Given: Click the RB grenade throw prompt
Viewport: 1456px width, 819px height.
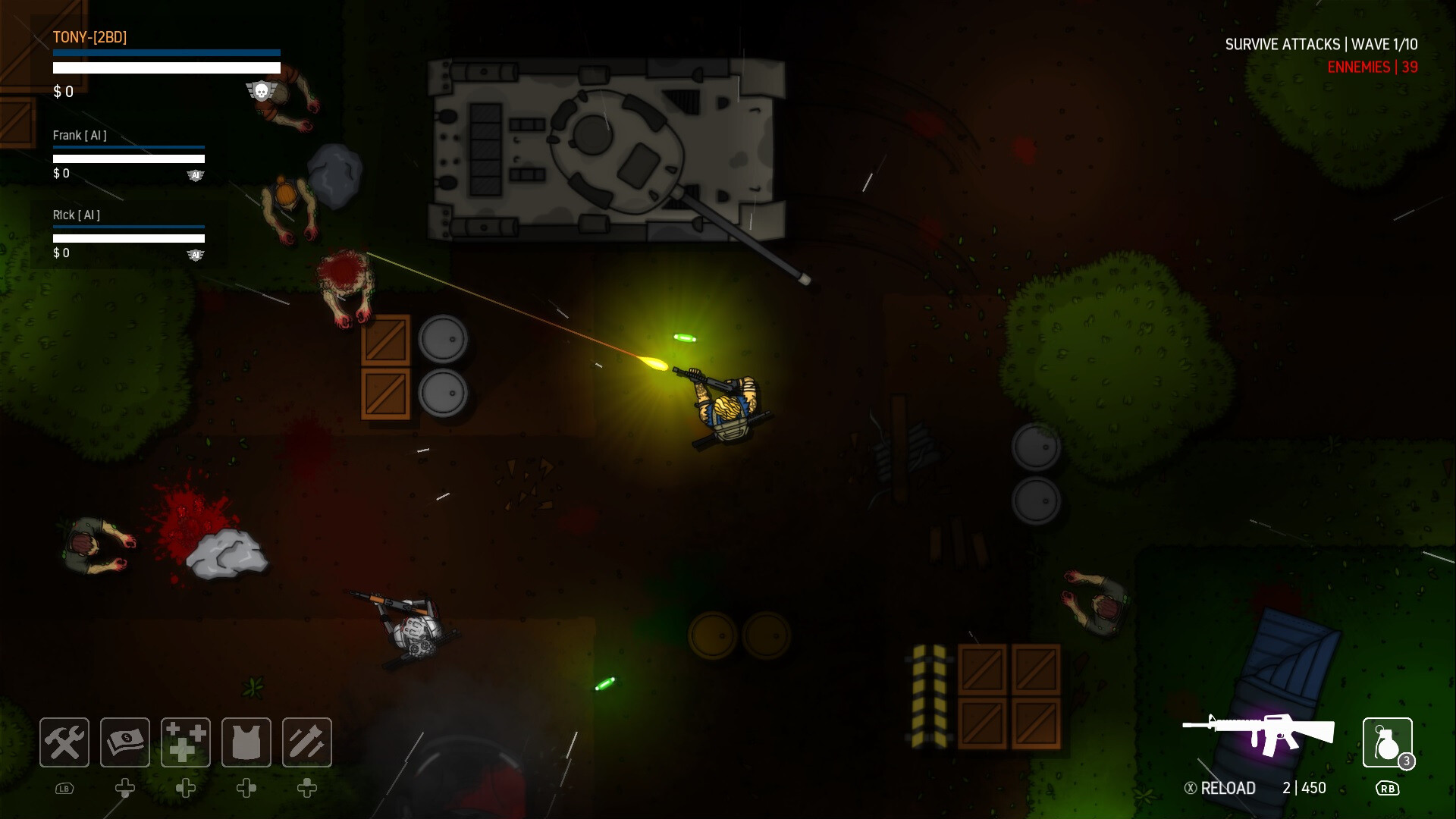Looking at the screenshot, I should 1388,789.
